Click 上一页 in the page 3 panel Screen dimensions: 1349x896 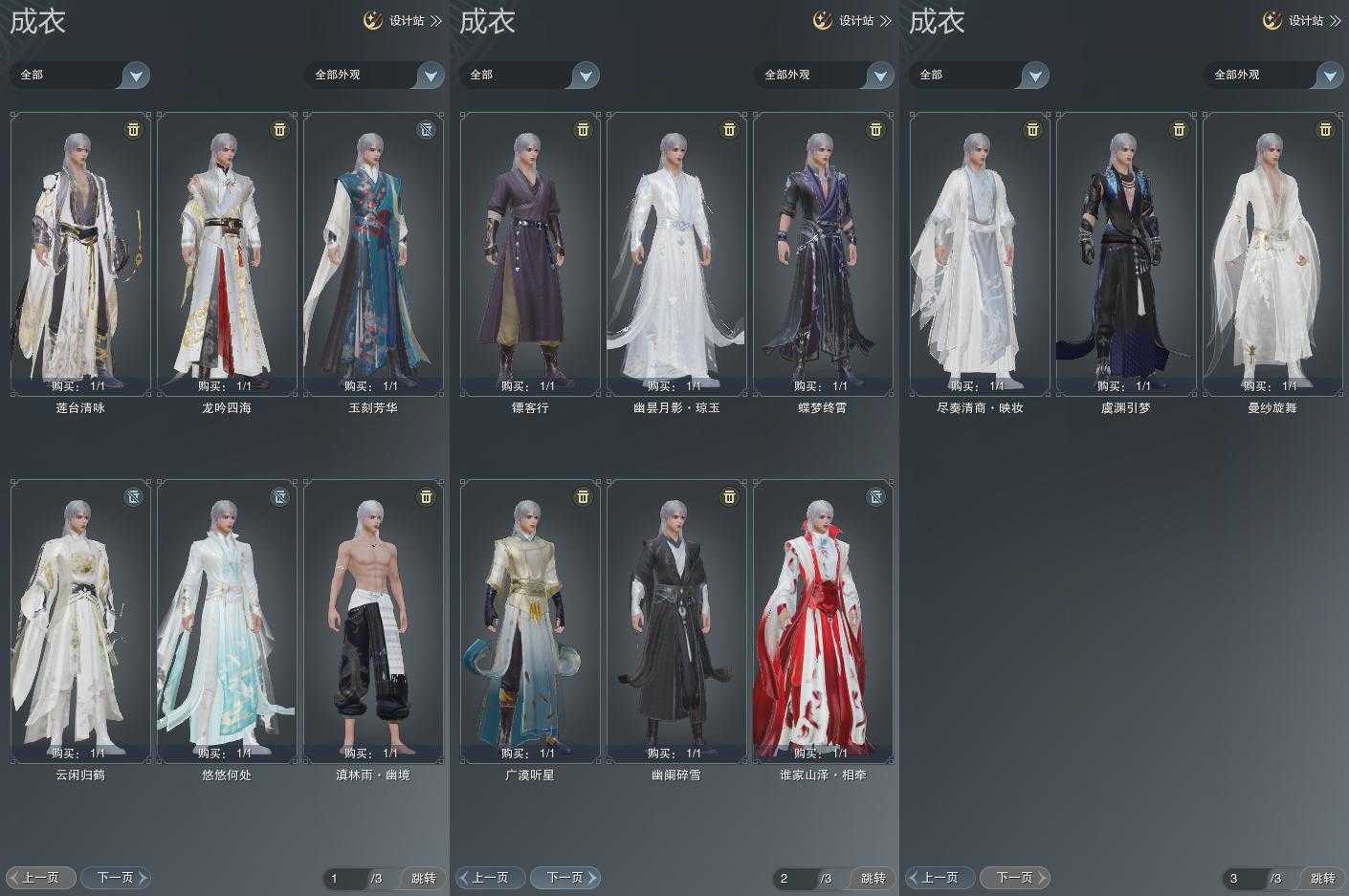click(940, 877)
